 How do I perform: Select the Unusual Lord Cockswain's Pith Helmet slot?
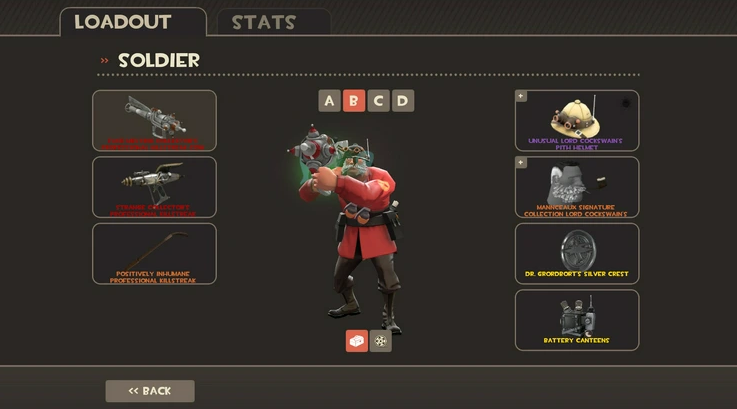577,120
